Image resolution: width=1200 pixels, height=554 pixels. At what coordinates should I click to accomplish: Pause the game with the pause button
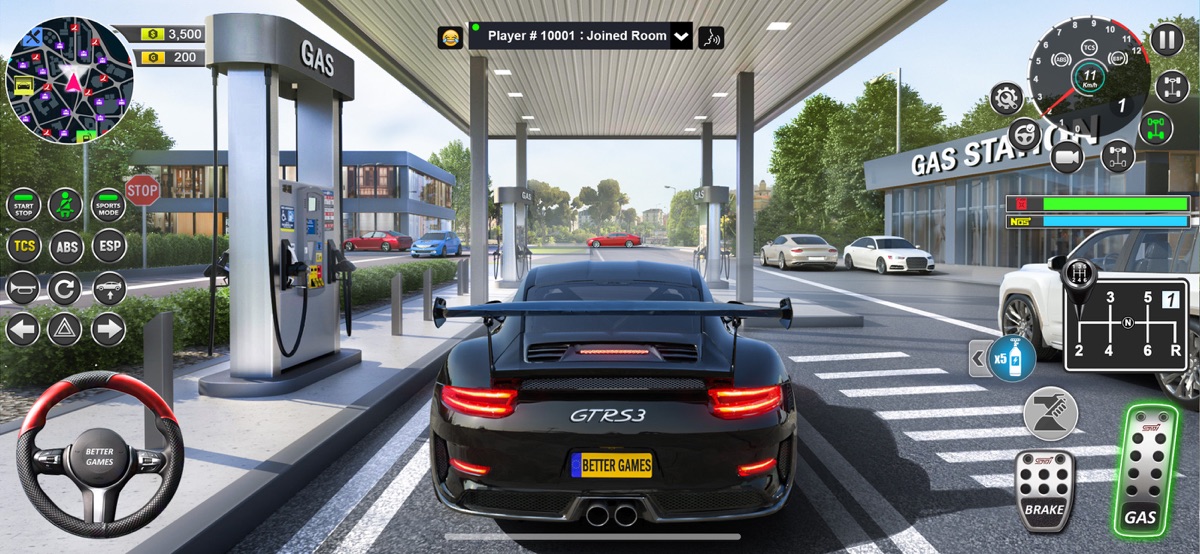pos(1166,39)
